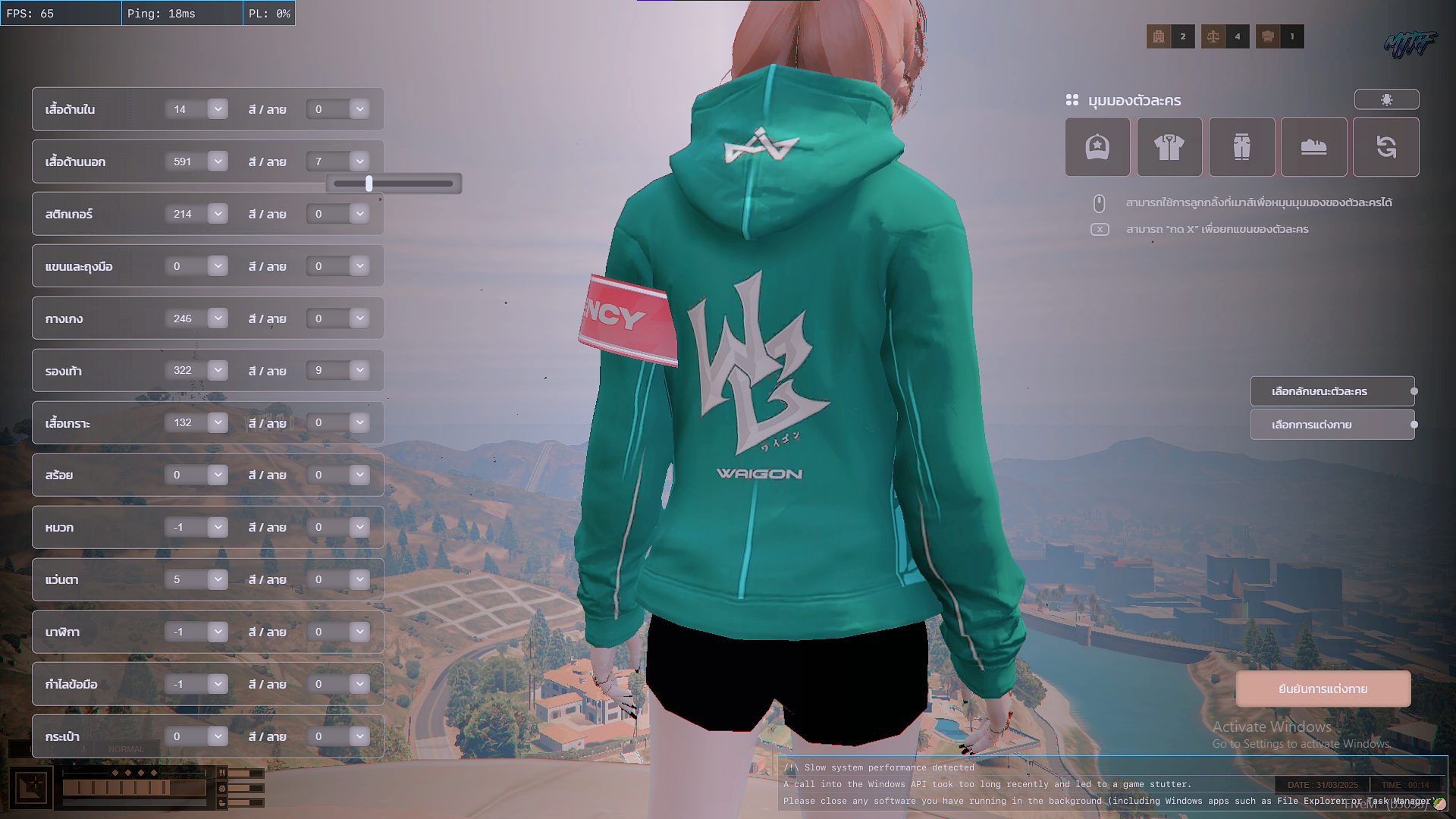Select the เลือกลักษณะตัวละคร option
Image resolution: width=1456 pixels, height=819 pixels.
click(1332, 391)
